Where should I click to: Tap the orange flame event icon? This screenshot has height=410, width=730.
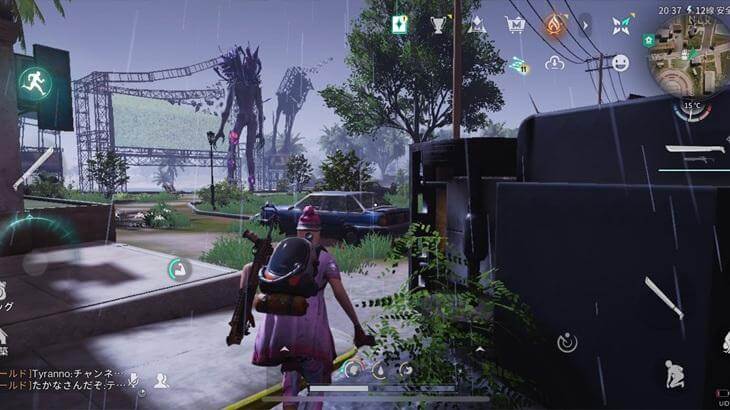pos(554,24)
